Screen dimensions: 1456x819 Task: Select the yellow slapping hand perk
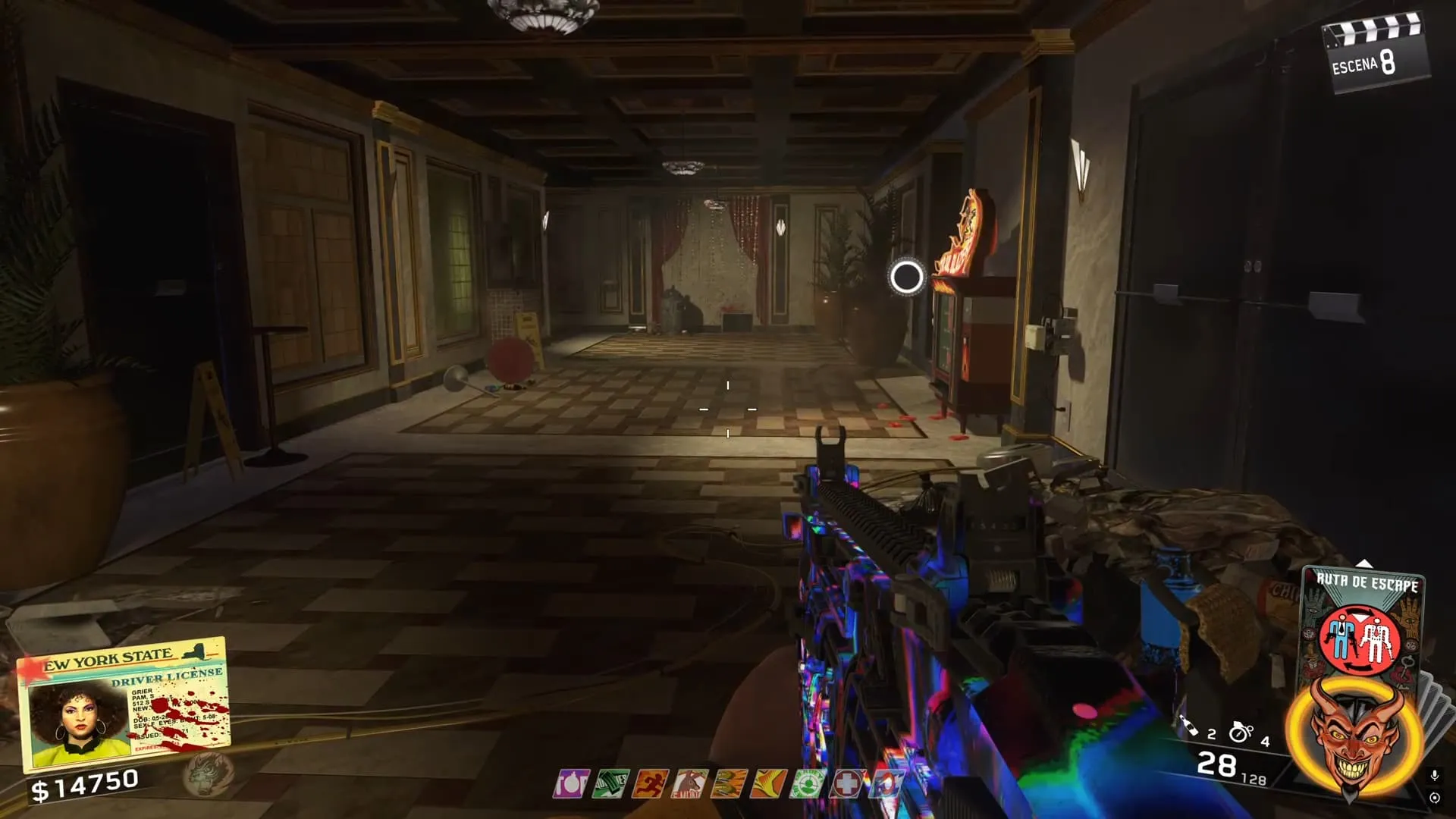tap(767, 784)
